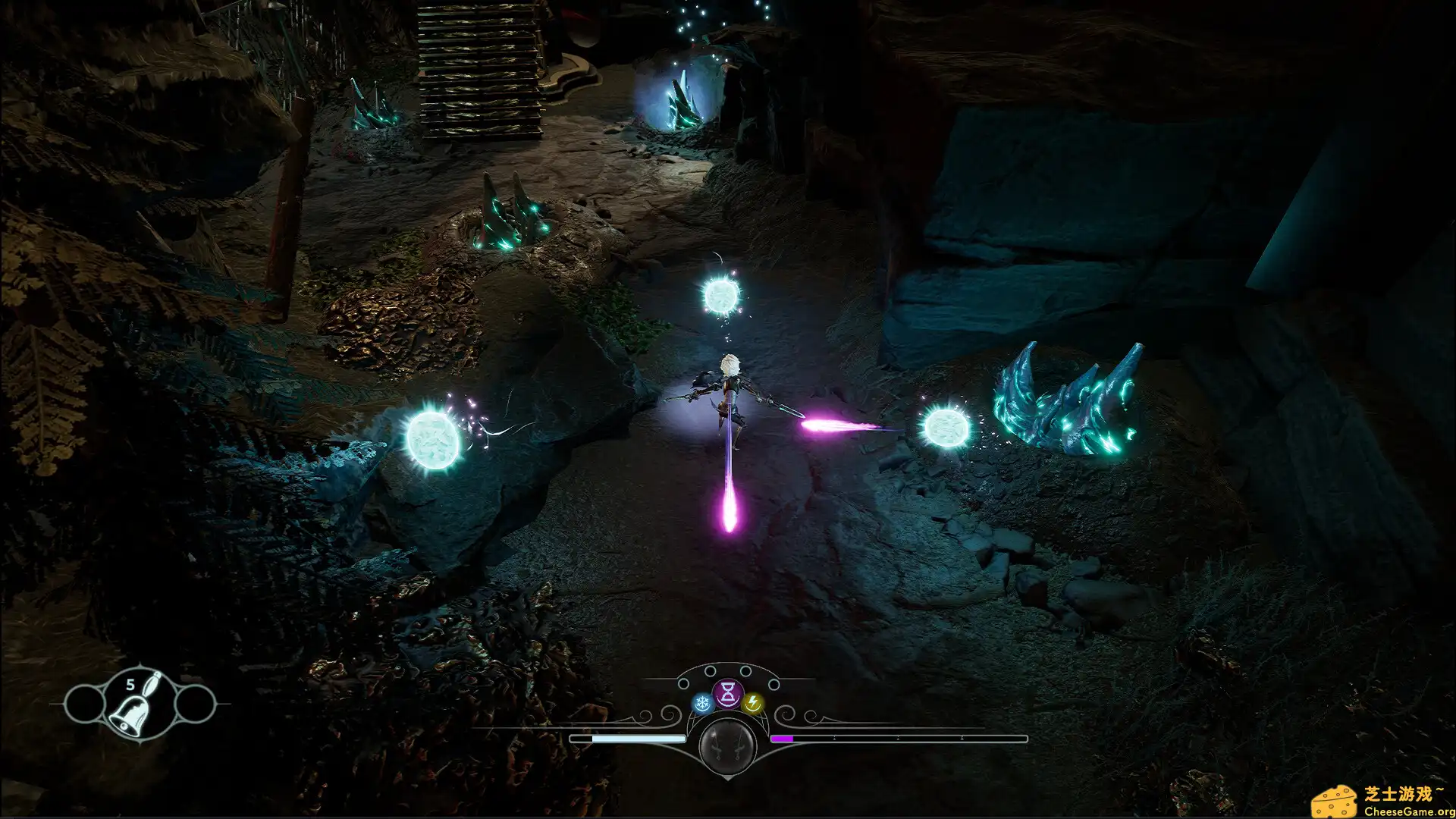Activate the purple hourglass time ability
Viewport: 1456px width, 819px height.
[x=728, y=693]
